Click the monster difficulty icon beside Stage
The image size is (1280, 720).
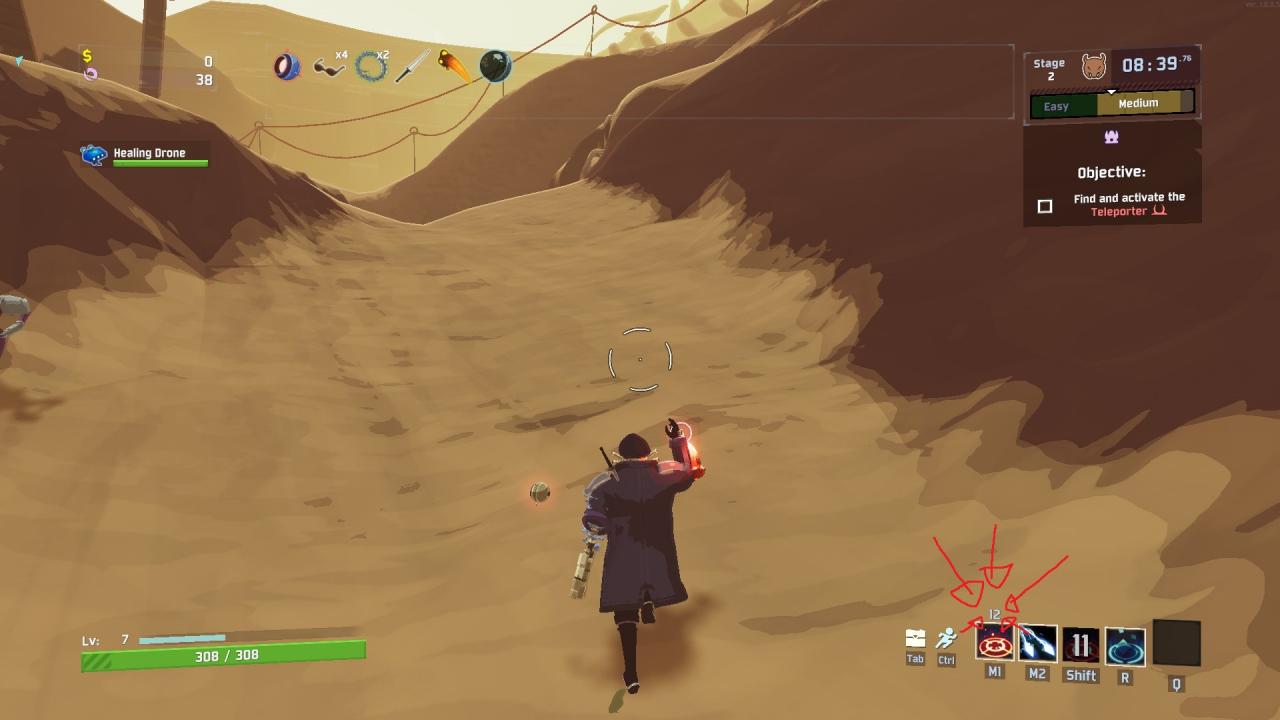click(x=1094, y=67)
